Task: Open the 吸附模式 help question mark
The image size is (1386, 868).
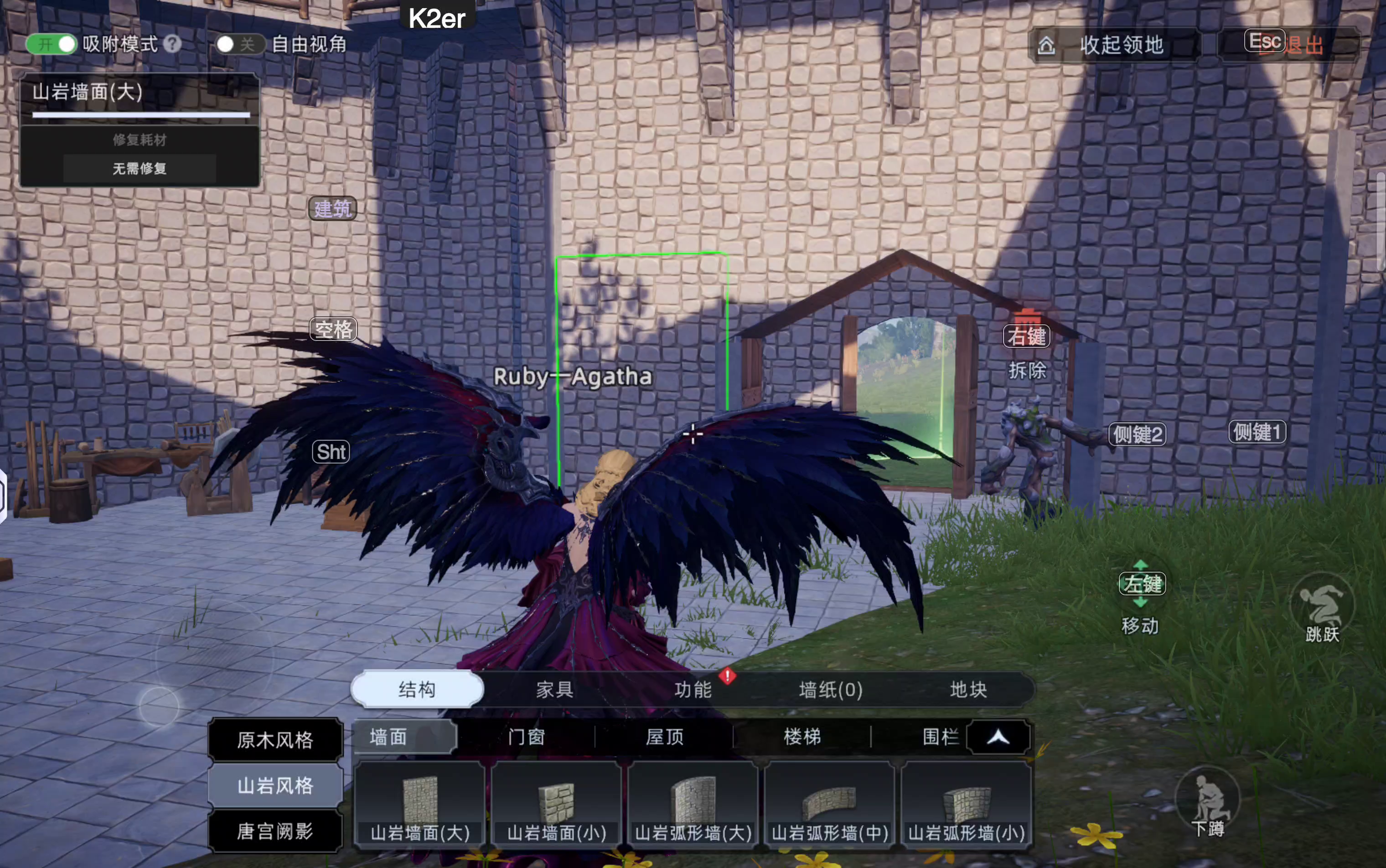Action: tap(172, 44)
